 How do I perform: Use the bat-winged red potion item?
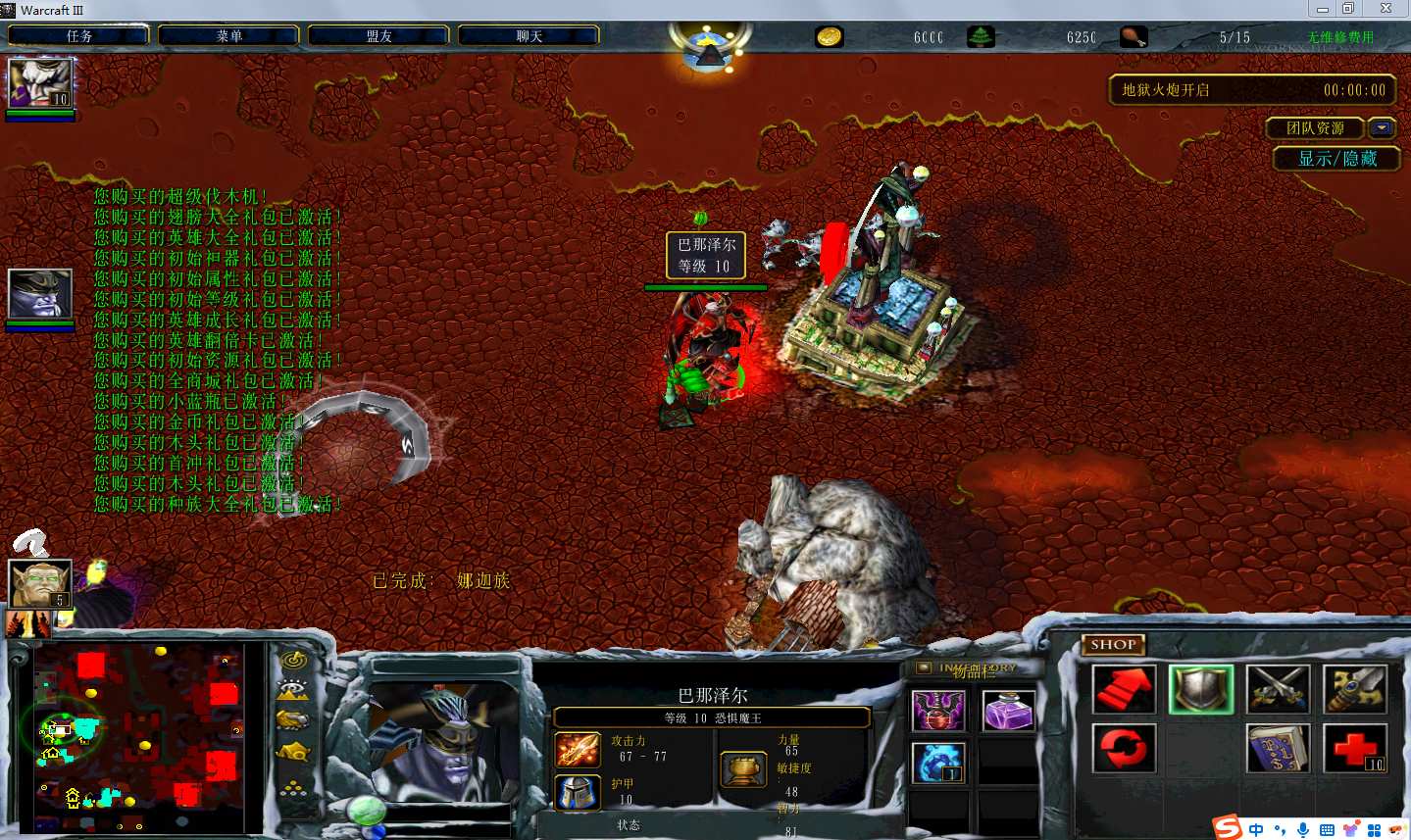click(x=938, y=712)
